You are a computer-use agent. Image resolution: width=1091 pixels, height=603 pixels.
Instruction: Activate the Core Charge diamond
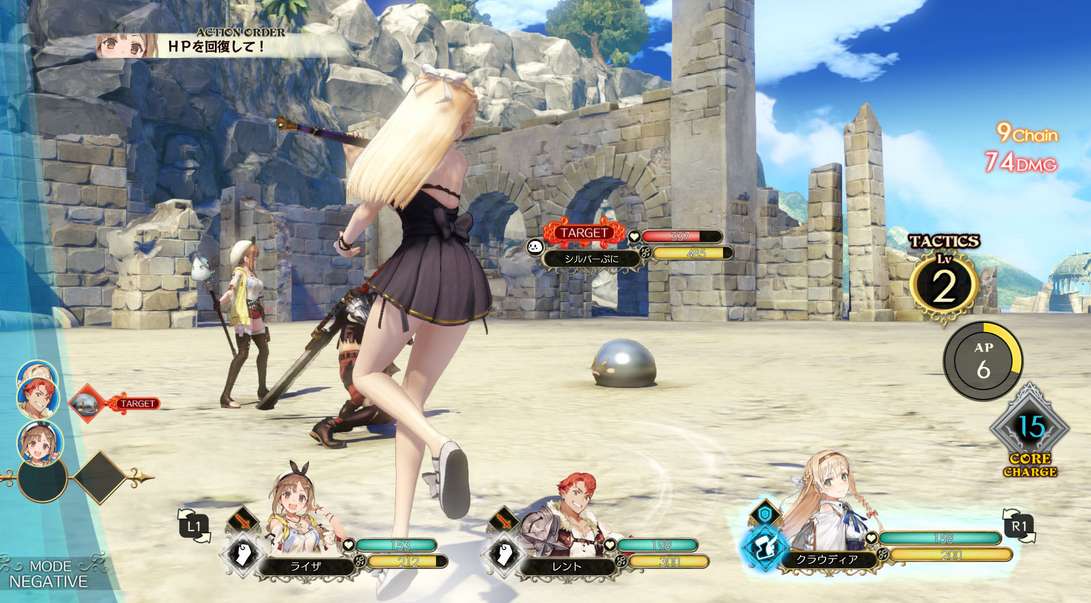click(x=1030, y=430)
